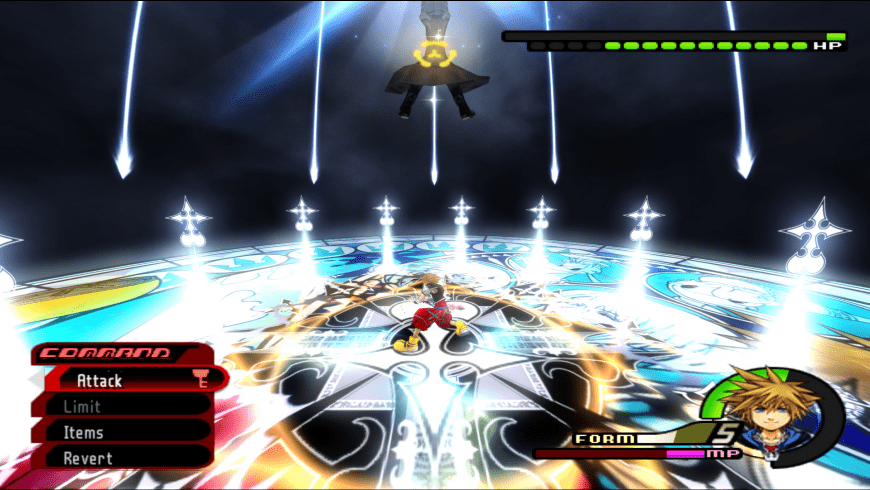Select the Revert command

pos(88,458)
